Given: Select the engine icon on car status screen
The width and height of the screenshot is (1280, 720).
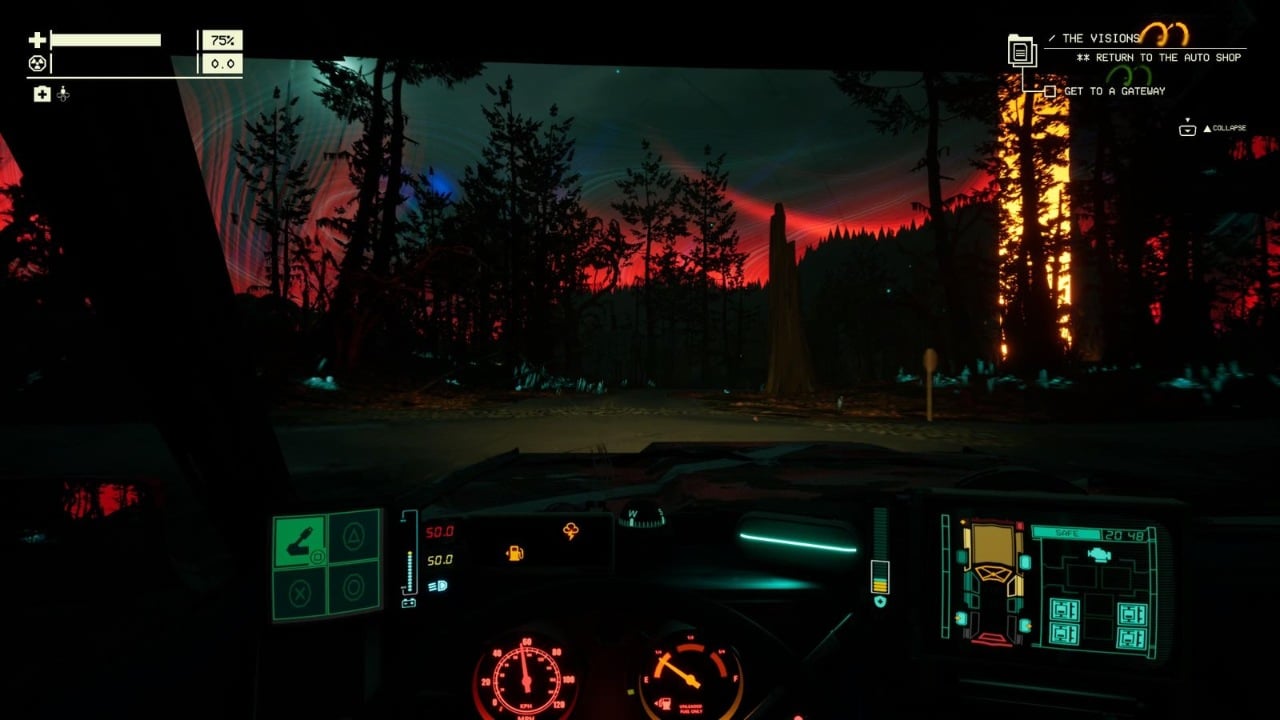Looking at the screenshot, I should [1099, 553].
